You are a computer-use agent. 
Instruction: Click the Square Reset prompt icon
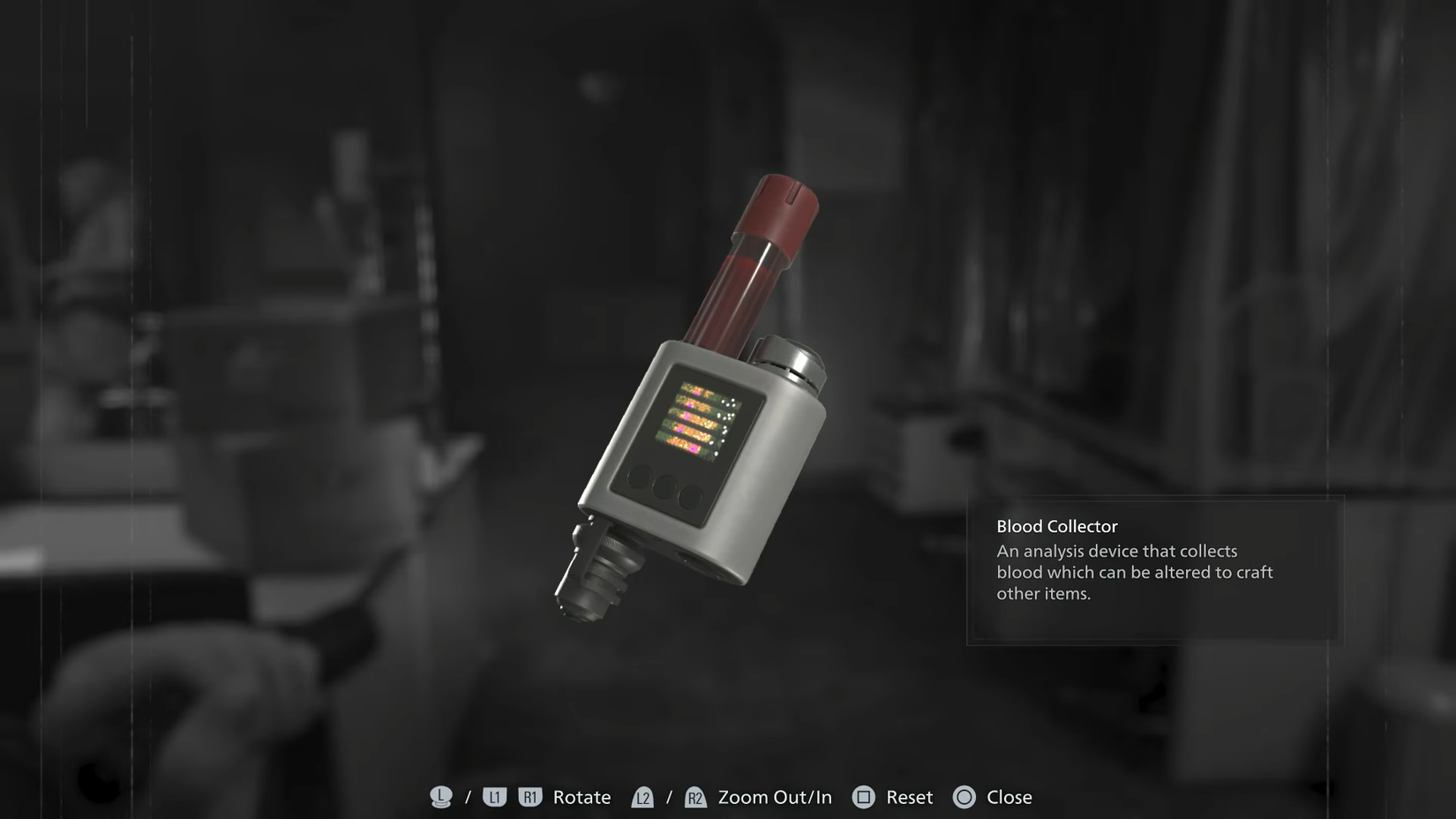click(864, 797)
